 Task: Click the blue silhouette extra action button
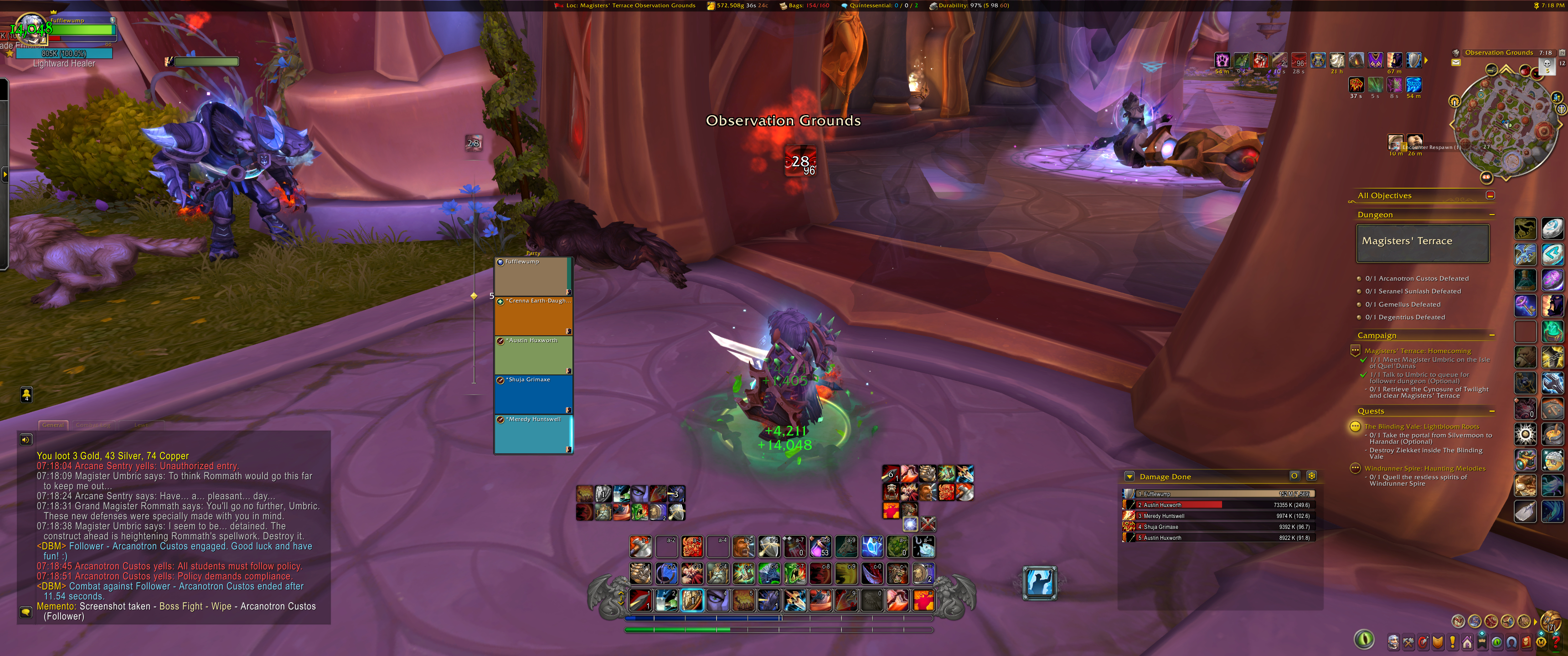(x=1040, y=582)
